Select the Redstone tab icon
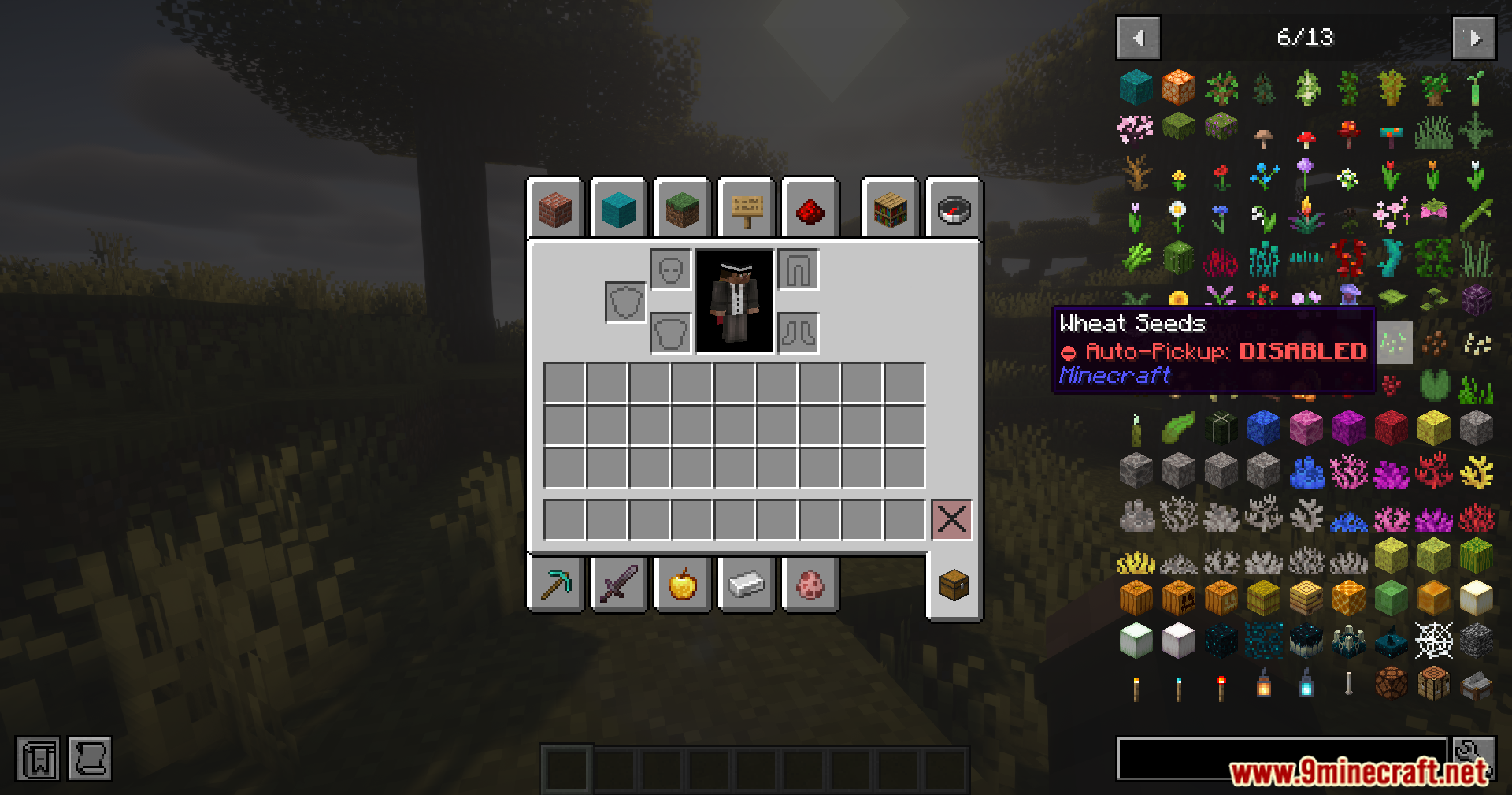The height and width of the screenshot is (795, 1512). (x=810, y=208)
